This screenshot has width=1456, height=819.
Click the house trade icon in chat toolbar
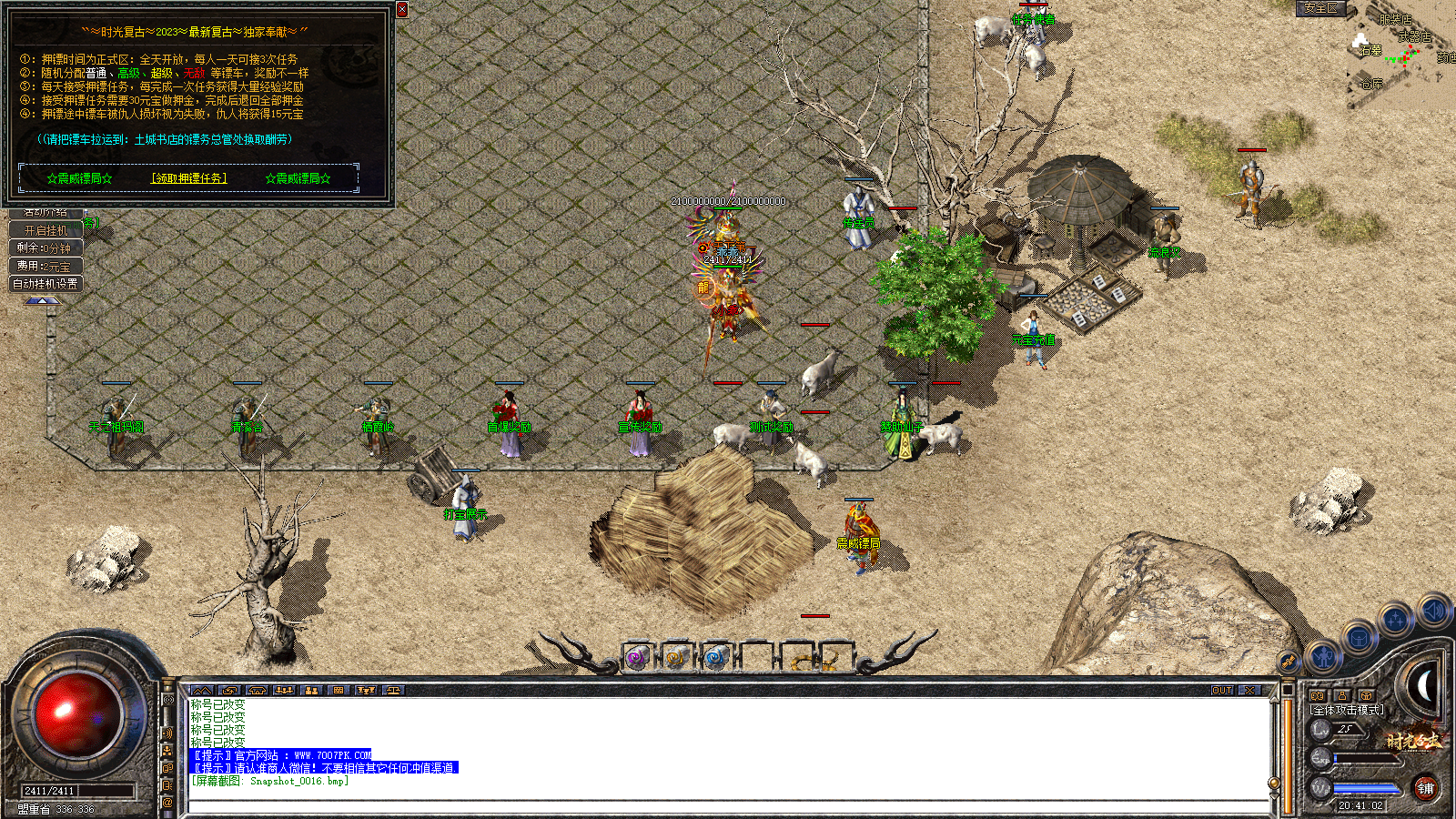[x=258, y=691]
